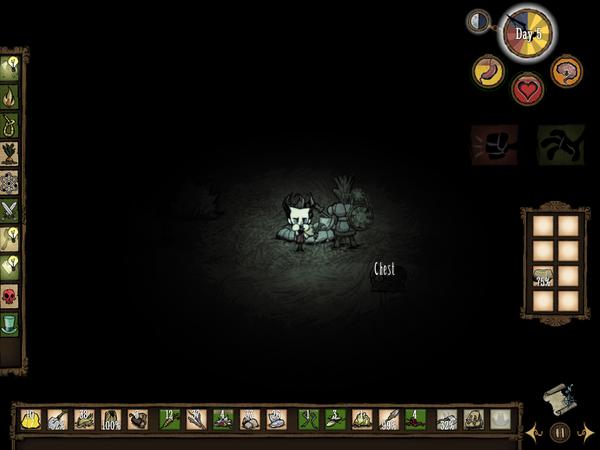Select the gold nugget inventory slot

30,420
